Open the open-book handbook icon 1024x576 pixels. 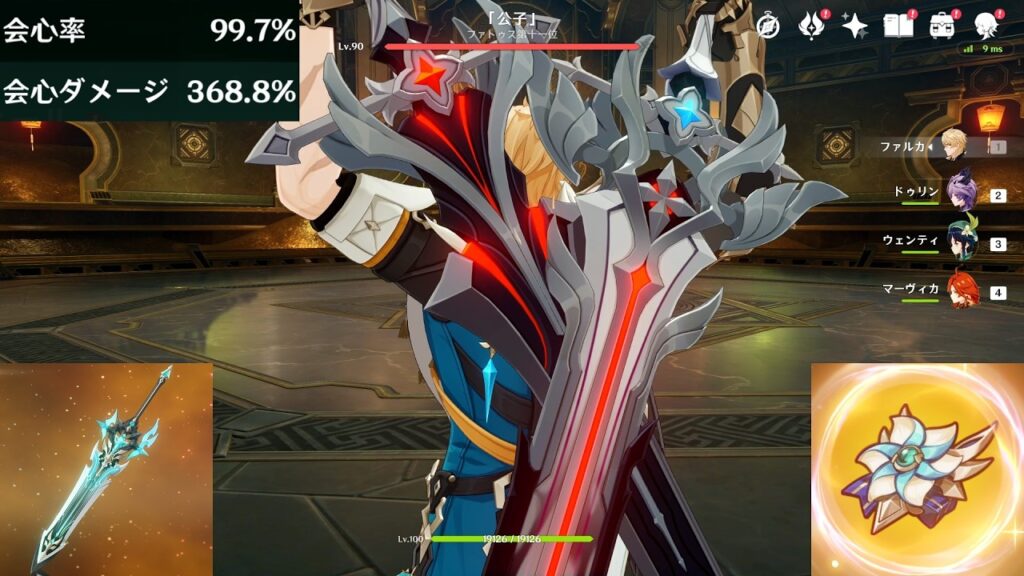click(x=898, y=27)
